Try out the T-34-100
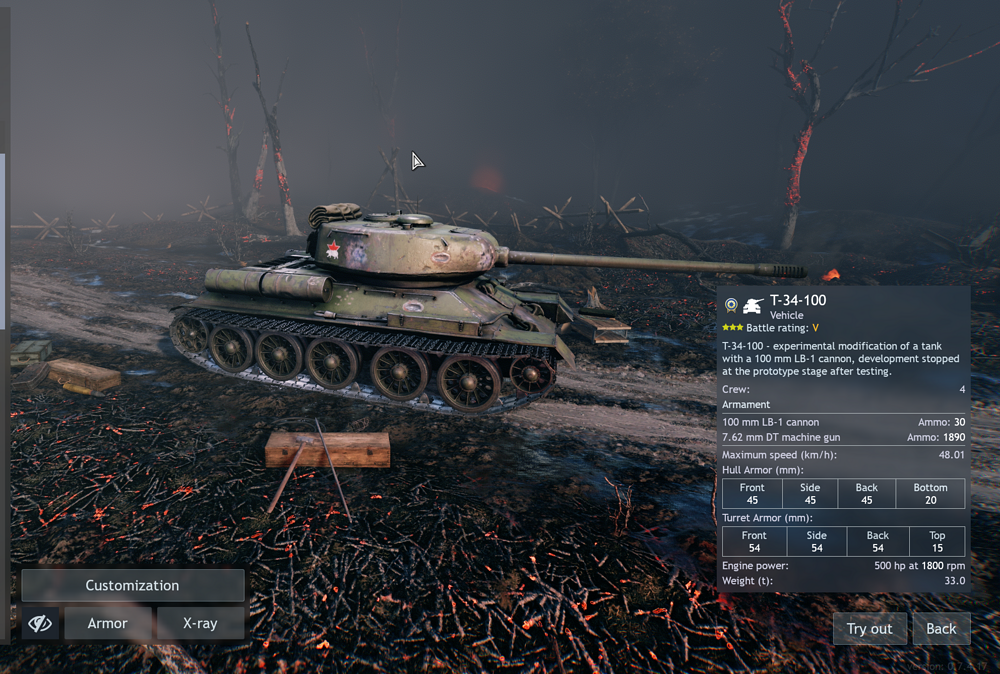This screenshot has width=1000, height=674. pos(869,628)
